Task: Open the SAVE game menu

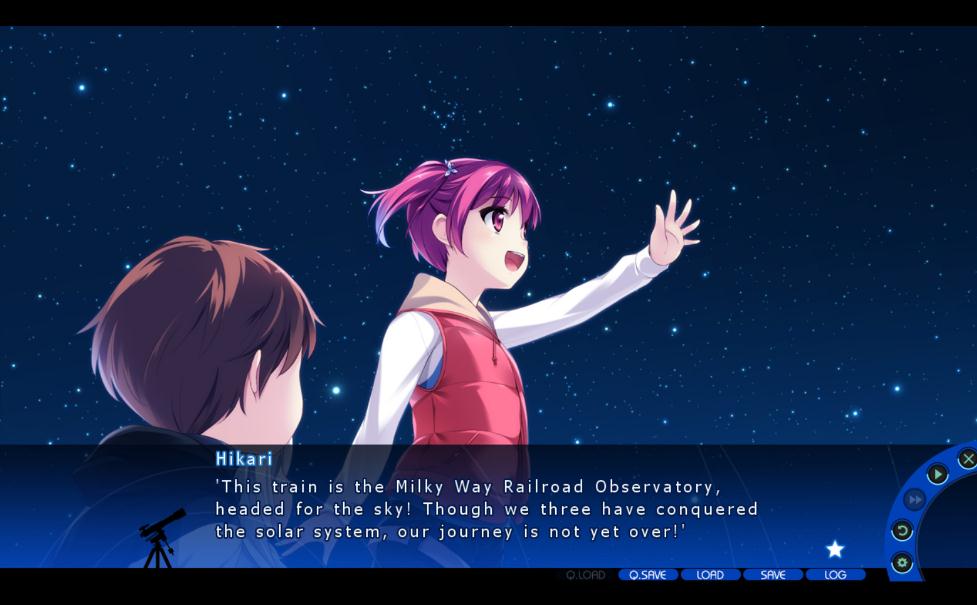Action: coord(773,575)
